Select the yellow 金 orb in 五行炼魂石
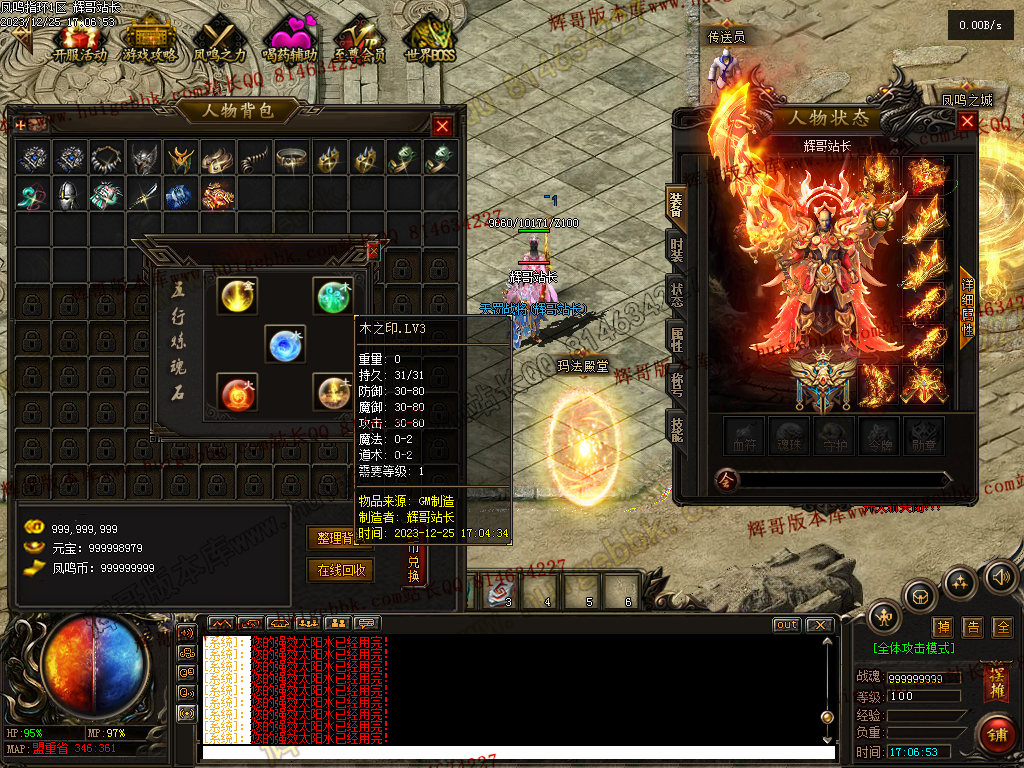 [x=237, y=295]
